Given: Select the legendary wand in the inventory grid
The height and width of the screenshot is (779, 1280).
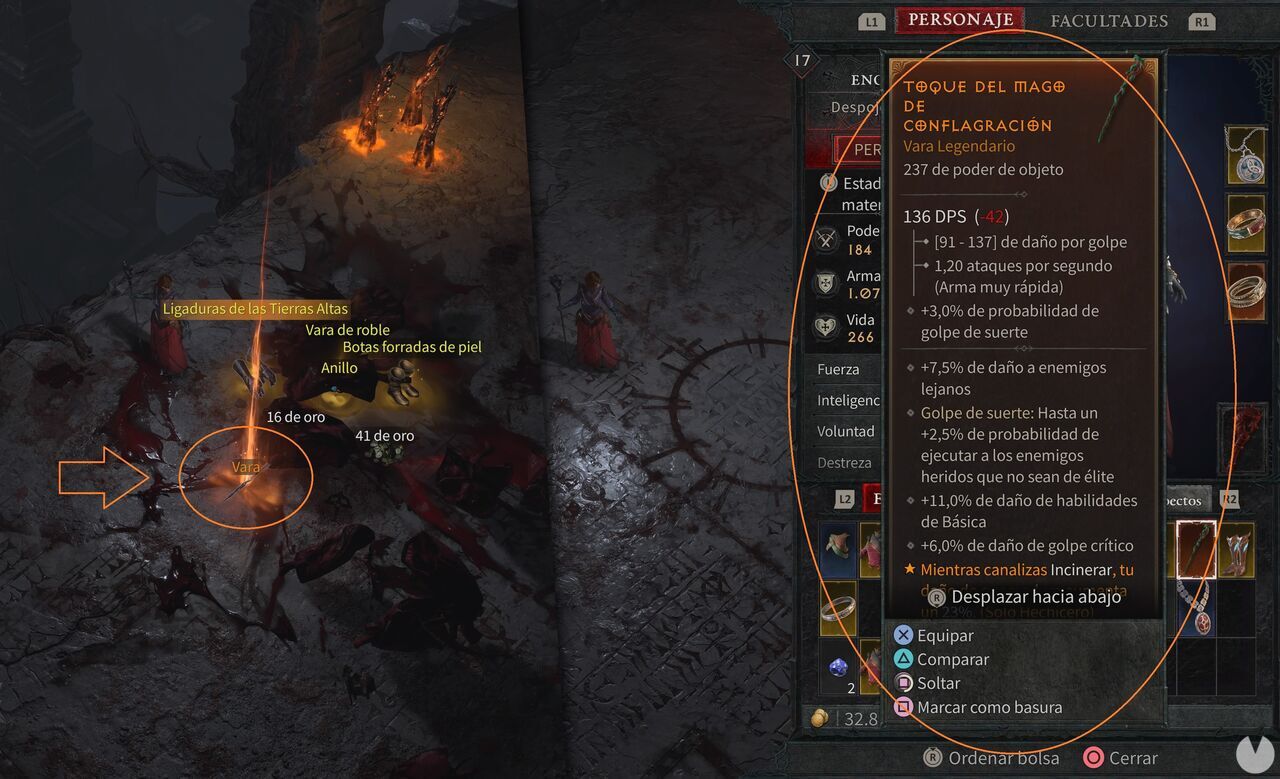Looking at the screenshot, I should [x=1196, y=551].
